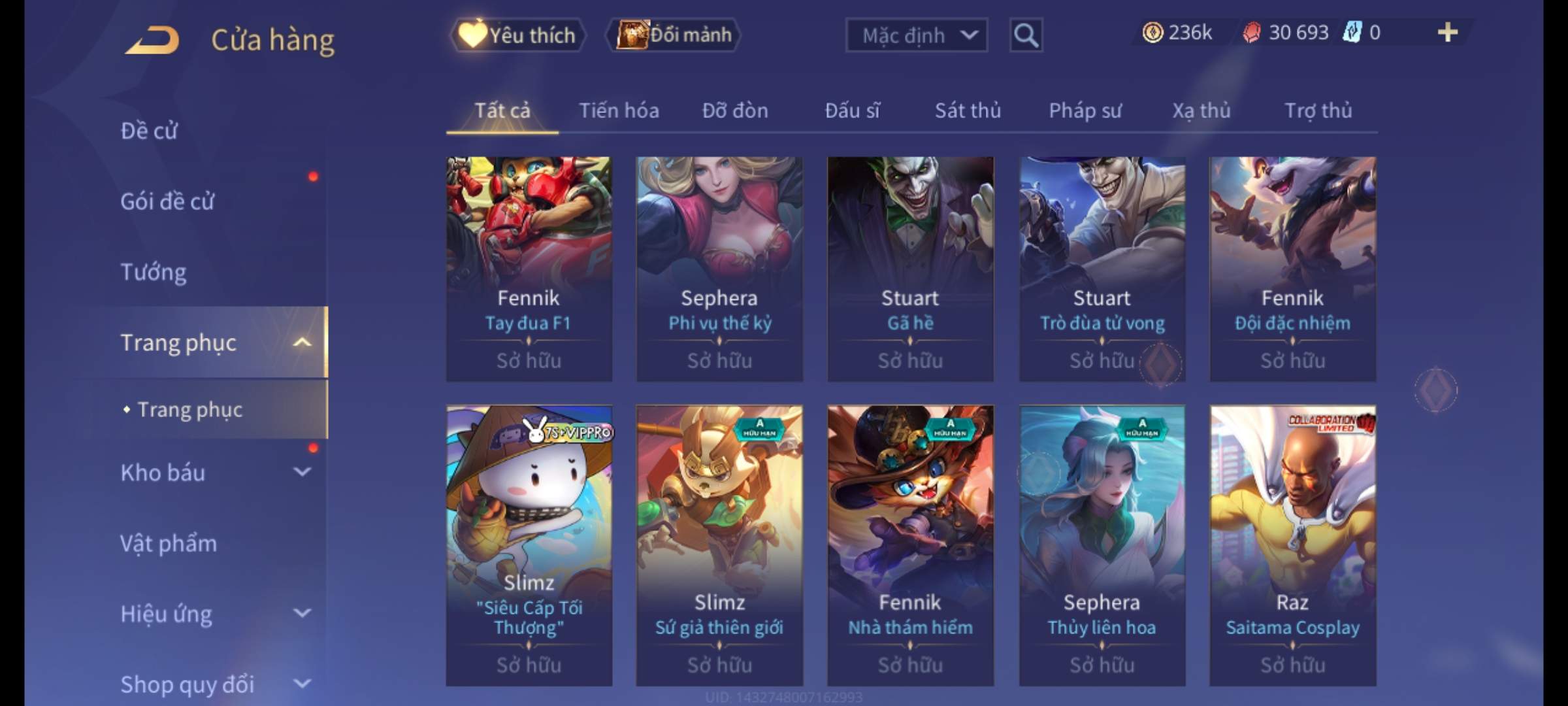The width and height of the screenshot is (1568, 706).
Task: Open the Yêu thích favorites list
Action: point(518,35)
